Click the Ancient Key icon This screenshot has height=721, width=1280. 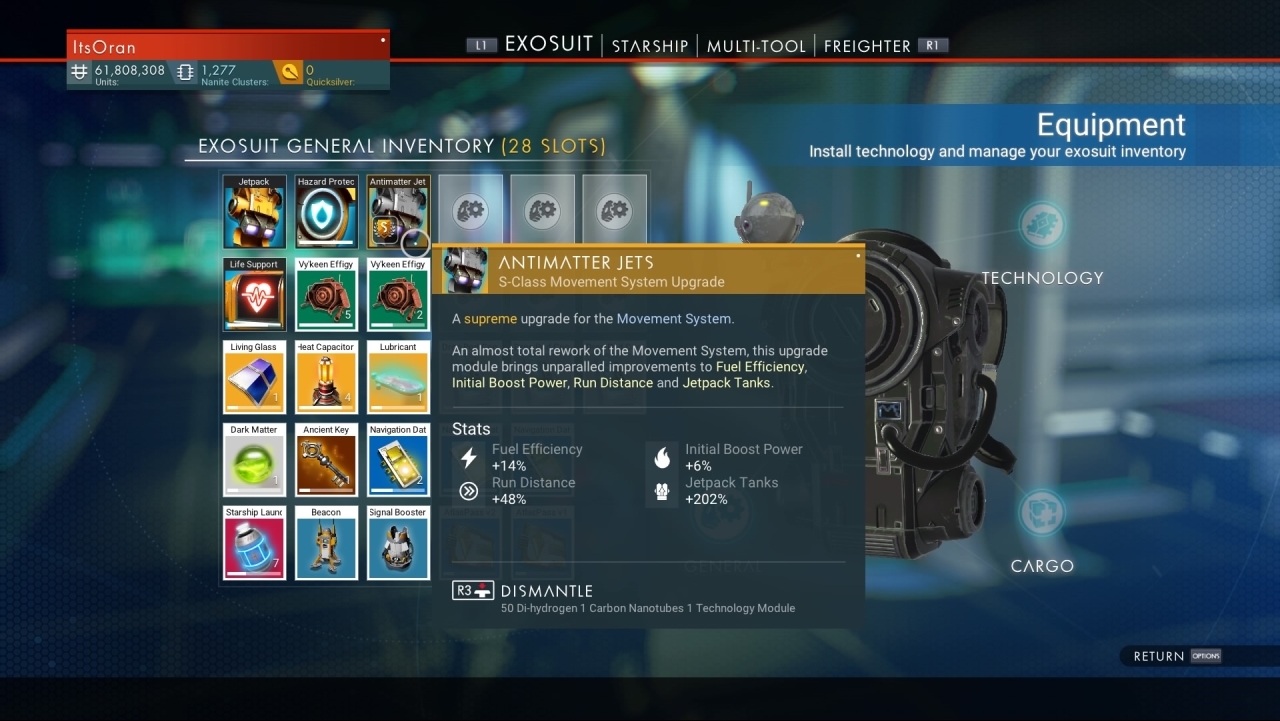(326, 460)
